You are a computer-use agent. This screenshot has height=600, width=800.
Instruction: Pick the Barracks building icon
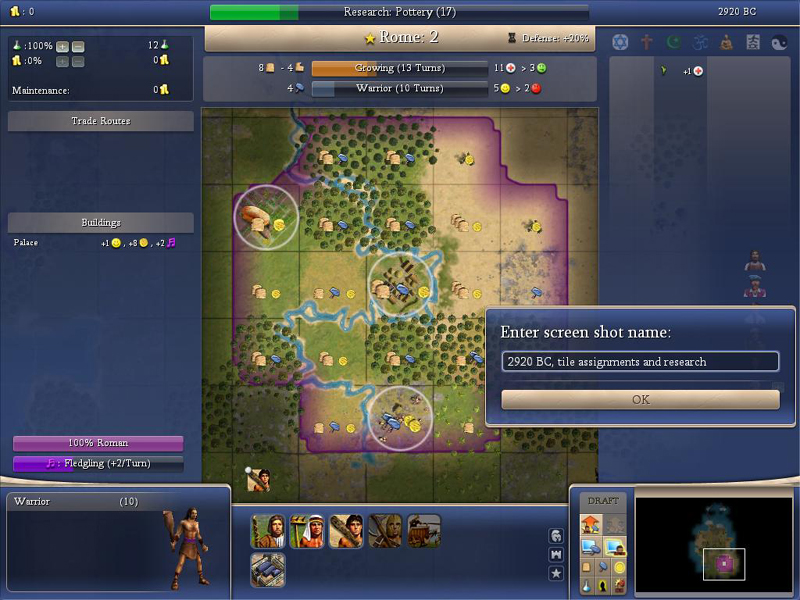tap(268, 570)
